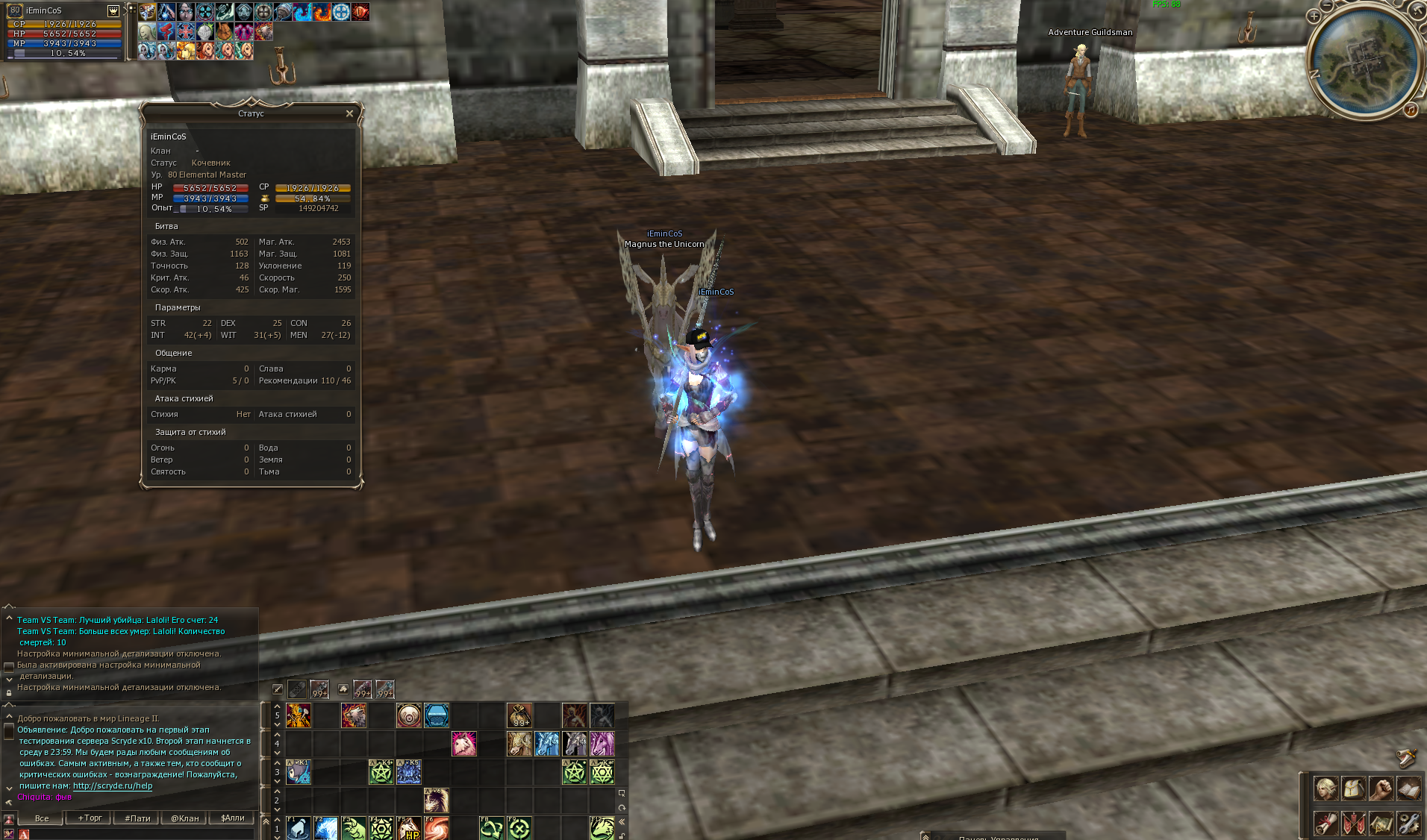
Task: Switch to the +Торг chat tab
Action: (x=90, y=818)
